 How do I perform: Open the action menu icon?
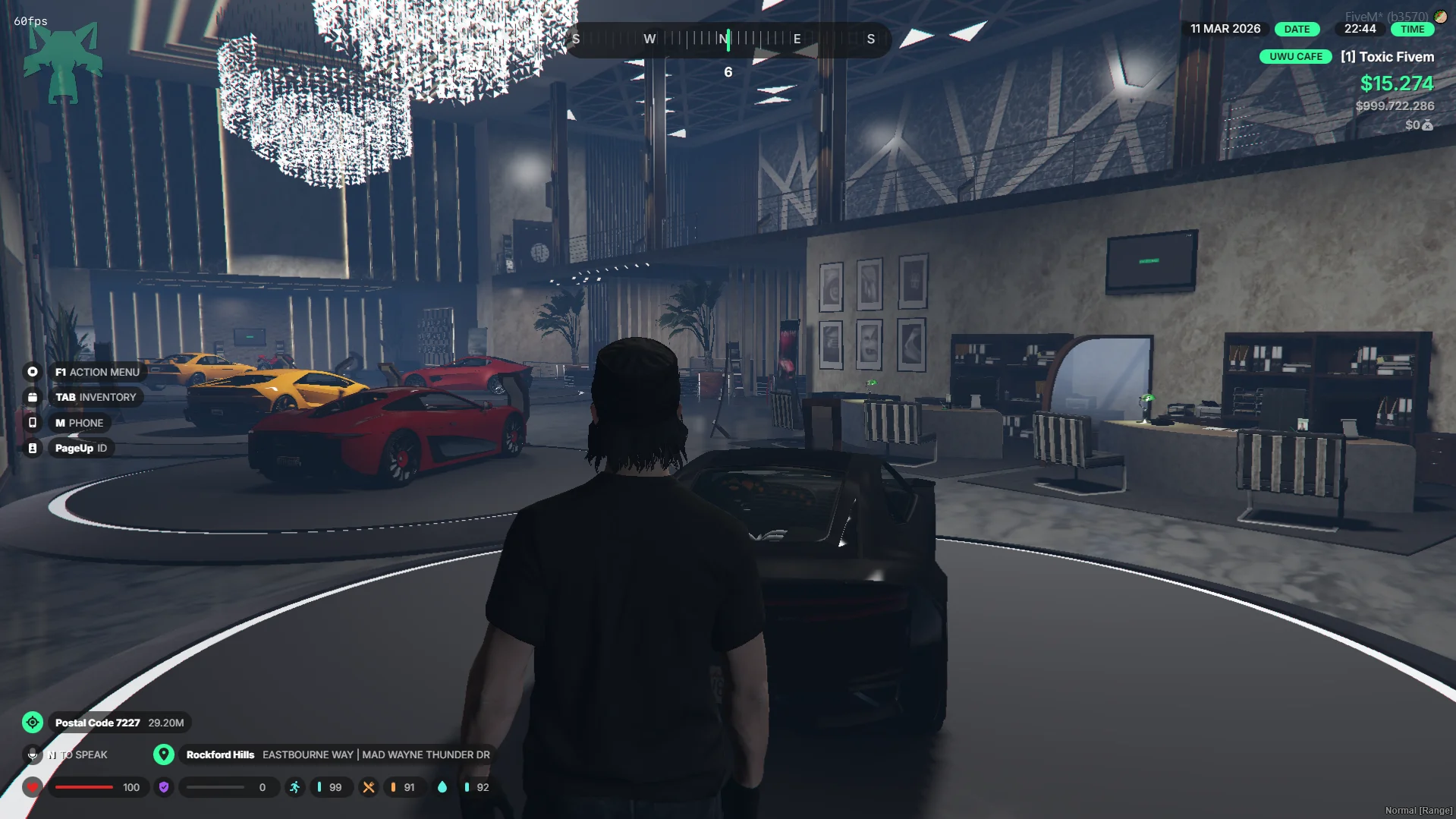coord(33,372)
